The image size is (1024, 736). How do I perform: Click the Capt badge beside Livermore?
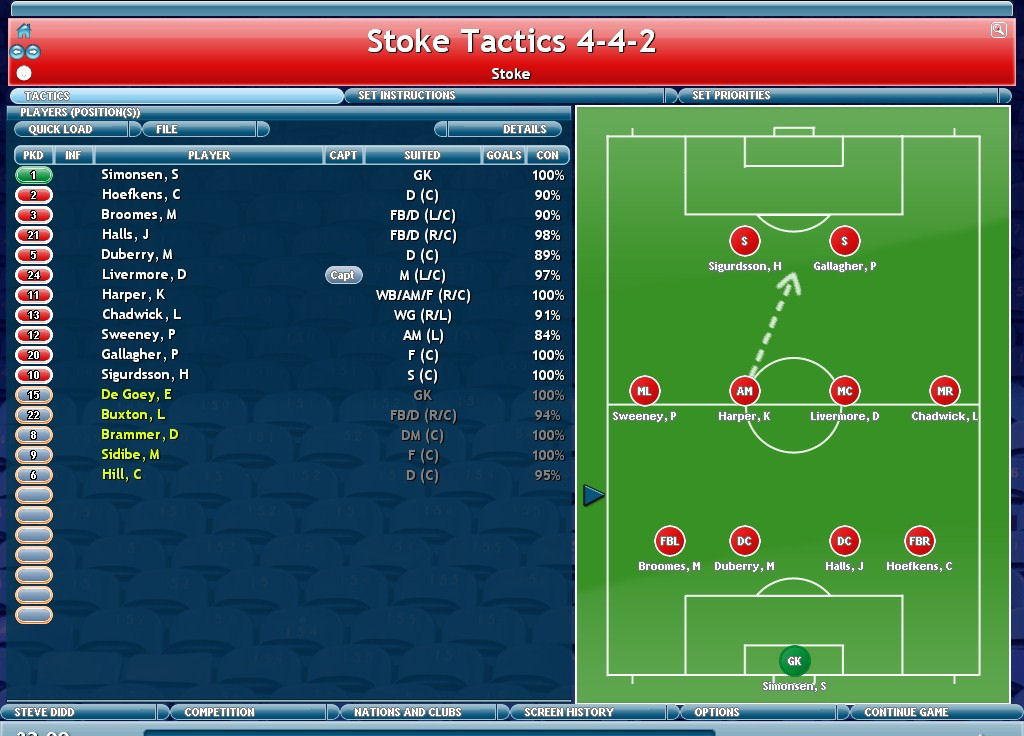tap(342, 275)
